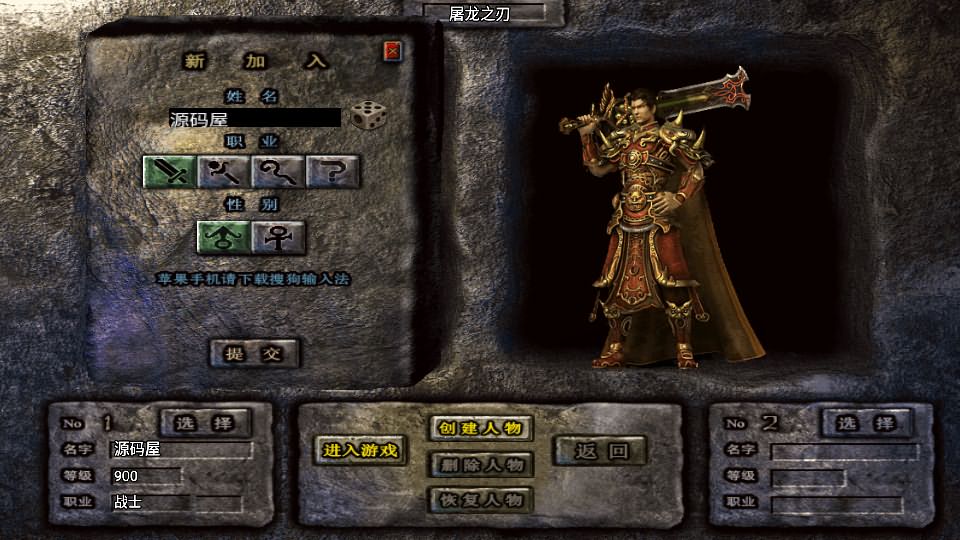Select the mage staff class icon
This screenshot has height=540, width=960.
pos(224,173)
